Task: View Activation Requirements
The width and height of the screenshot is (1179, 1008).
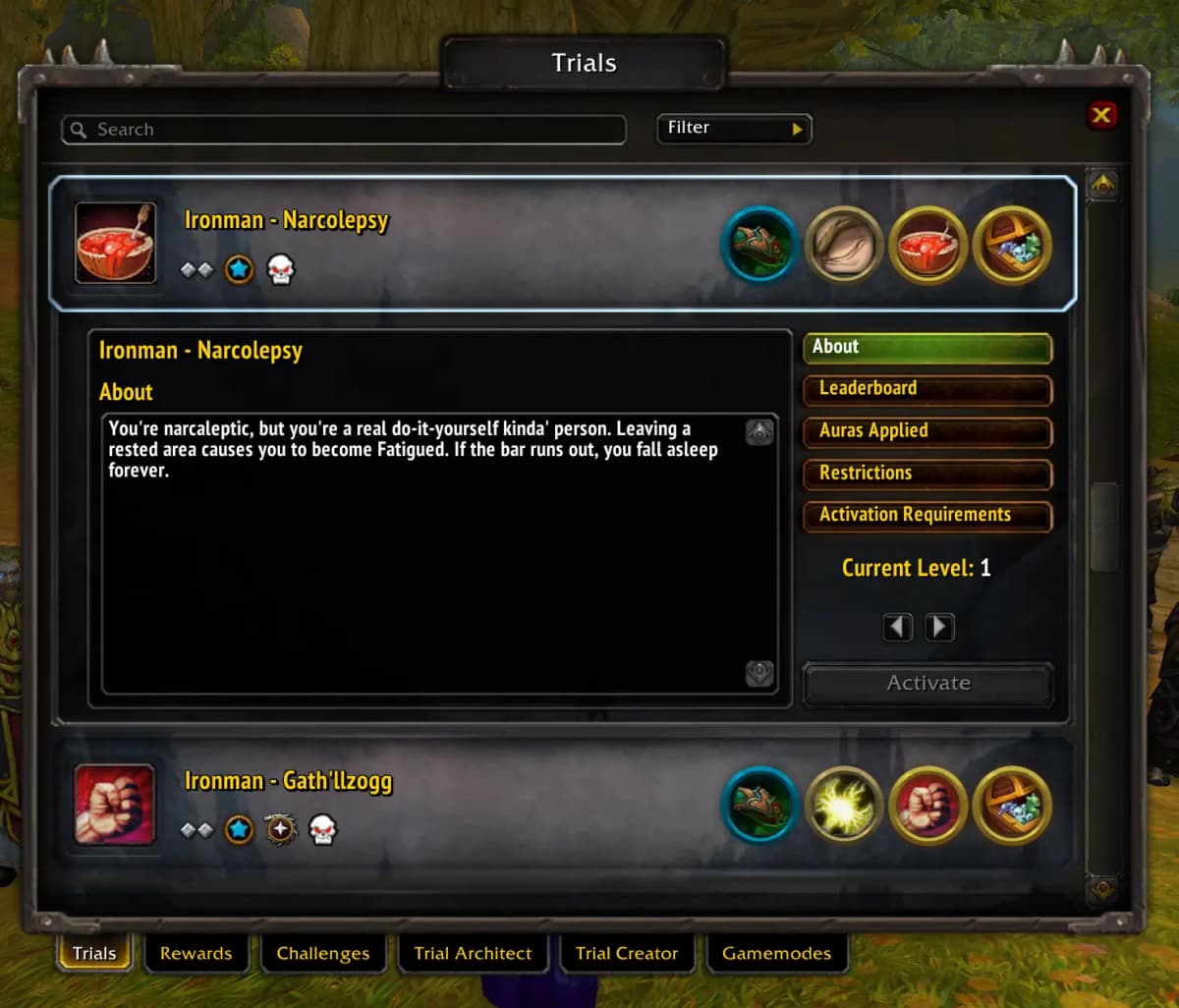Action: coord(926,516)
